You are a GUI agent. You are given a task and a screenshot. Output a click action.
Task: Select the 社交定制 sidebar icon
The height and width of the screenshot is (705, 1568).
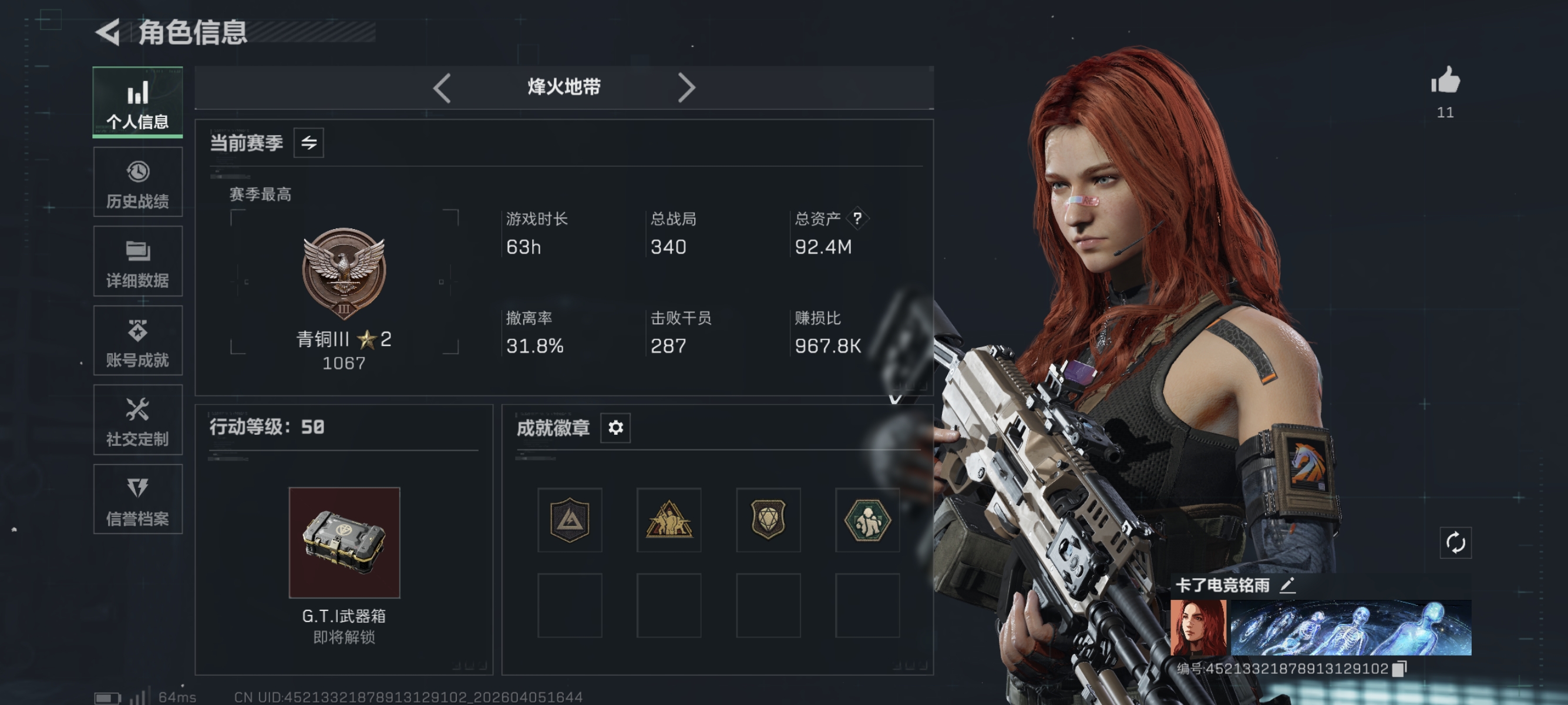pos(137,421)
